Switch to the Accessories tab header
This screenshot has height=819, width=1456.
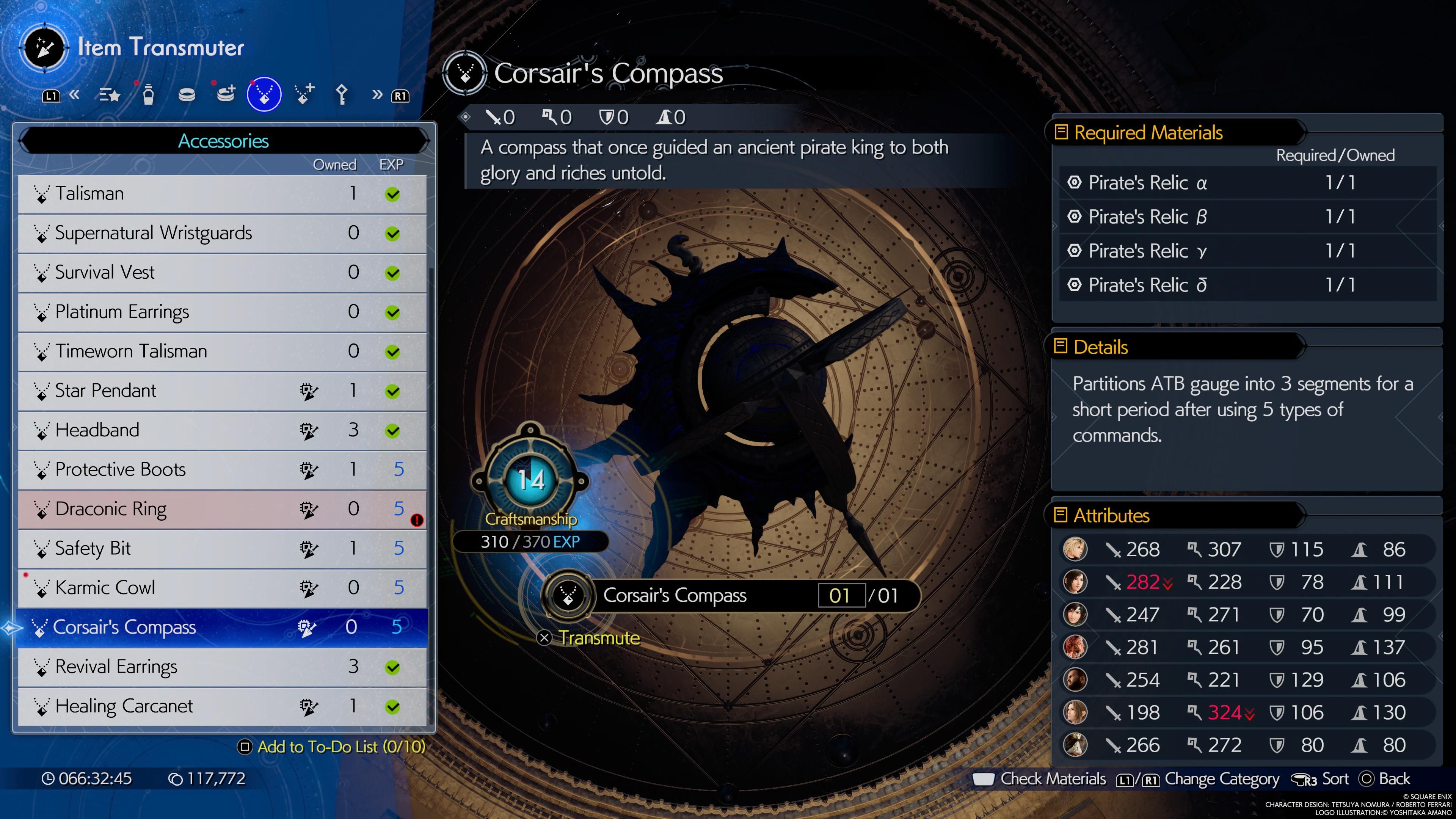point(223,141)
